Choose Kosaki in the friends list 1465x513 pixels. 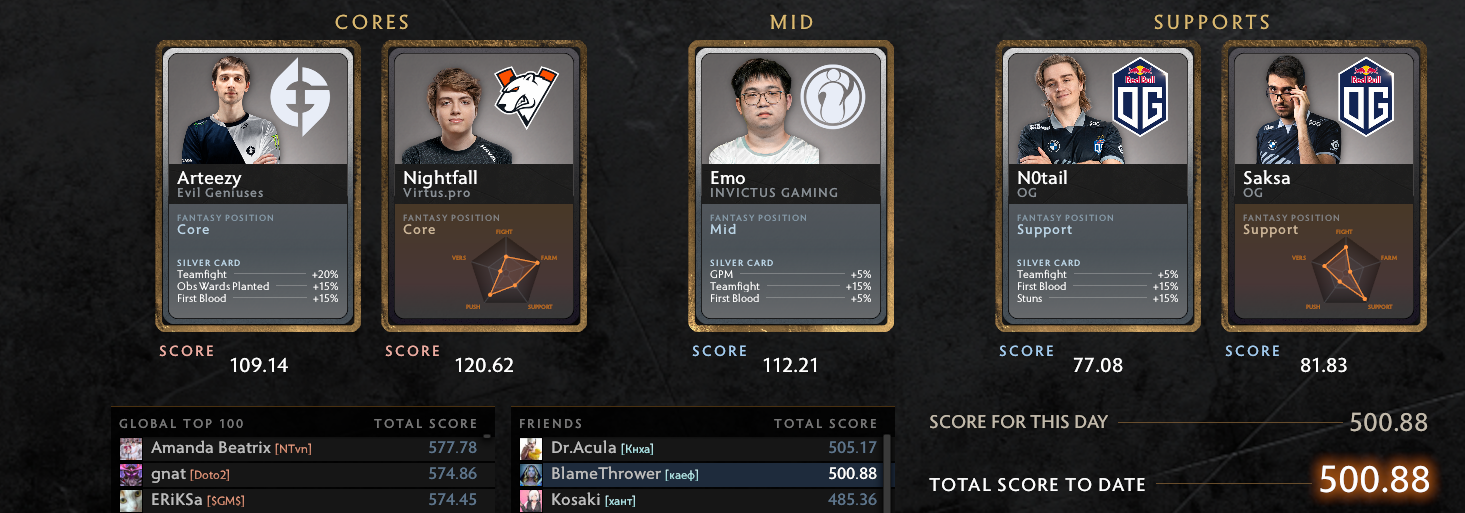coord(698,499)
